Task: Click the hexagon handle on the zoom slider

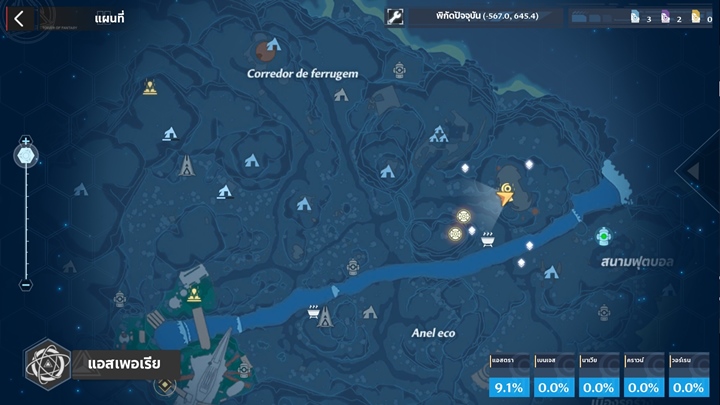Action: 26,156
